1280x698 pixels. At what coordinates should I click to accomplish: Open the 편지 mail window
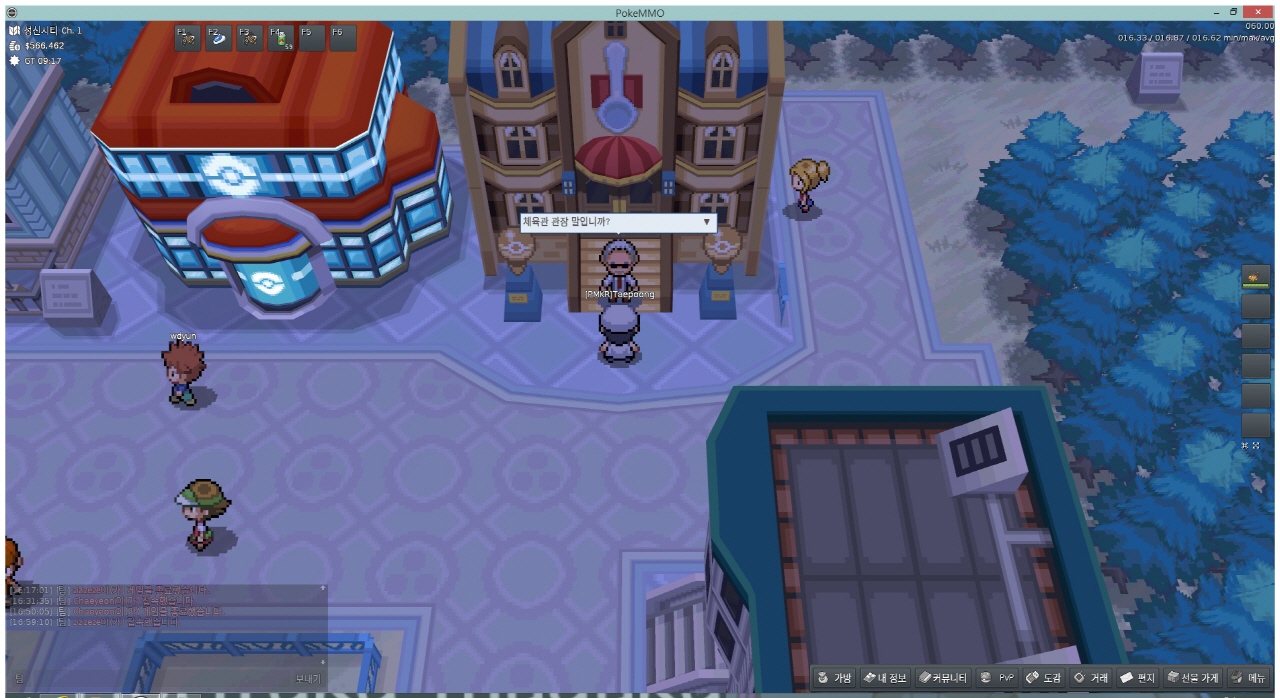[x=1138, y=678]
